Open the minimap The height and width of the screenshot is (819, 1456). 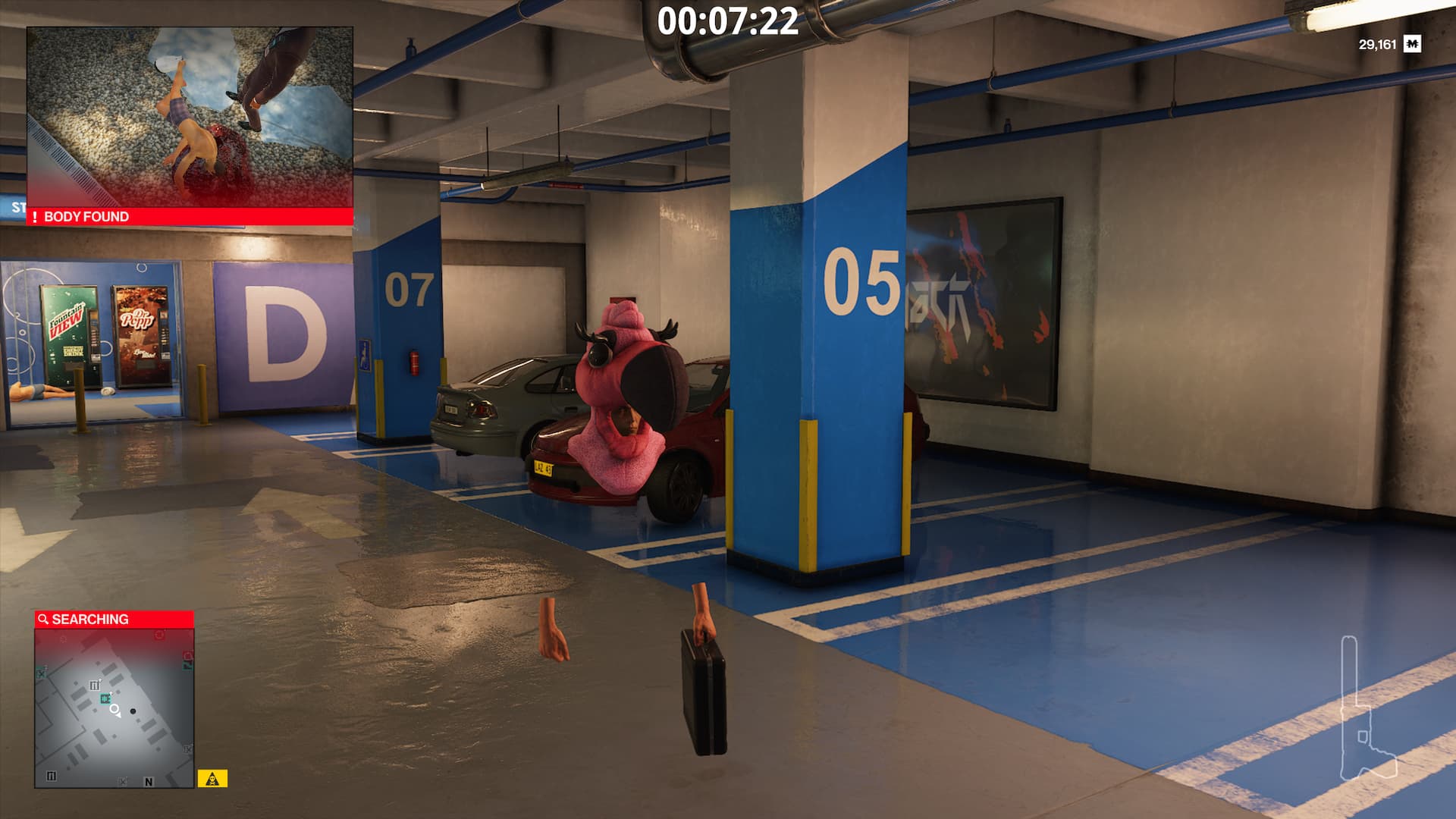(x=114, y=708)
